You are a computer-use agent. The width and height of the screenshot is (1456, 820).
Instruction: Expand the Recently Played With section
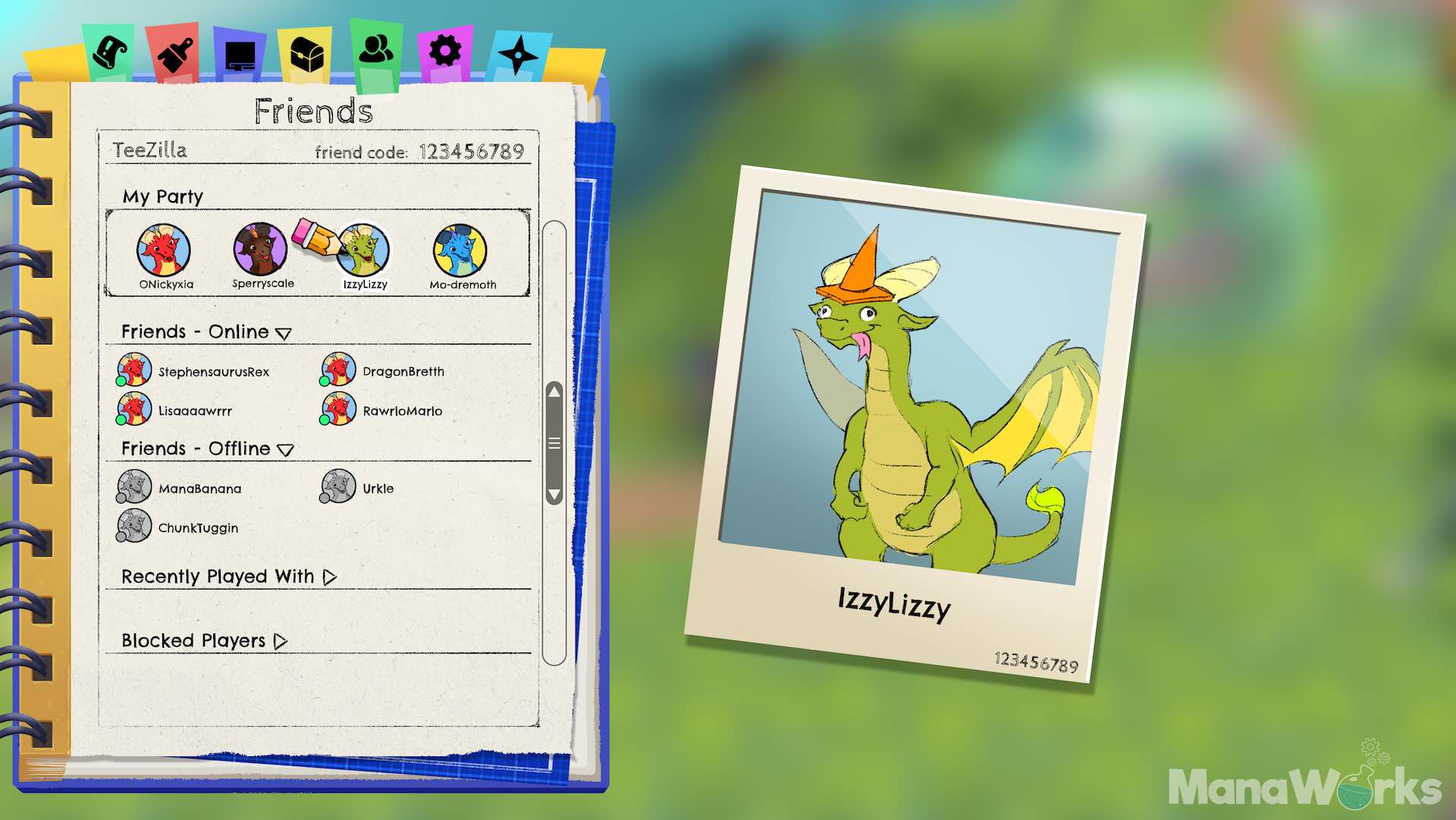pos(330,577)
